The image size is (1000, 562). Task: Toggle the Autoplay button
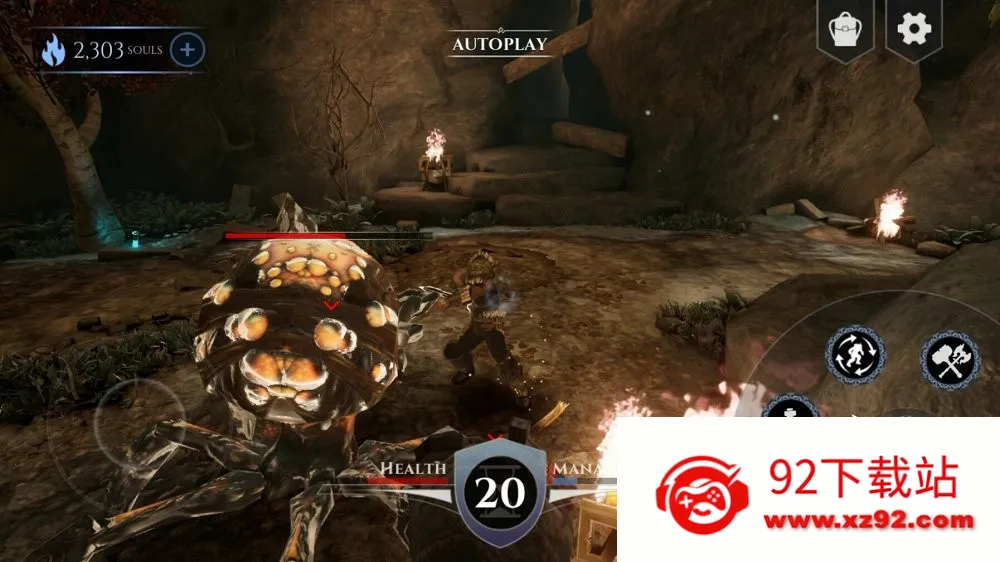pos(499,44)
